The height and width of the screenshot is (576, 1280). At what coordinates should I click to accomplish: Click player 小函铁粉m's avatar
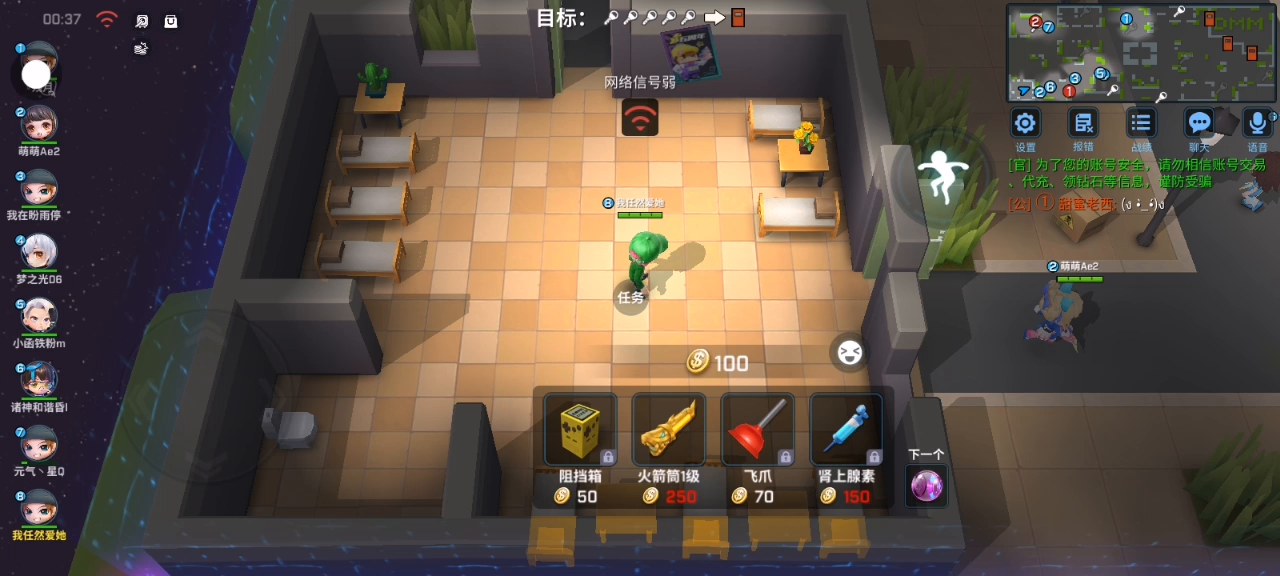[39, 316]
